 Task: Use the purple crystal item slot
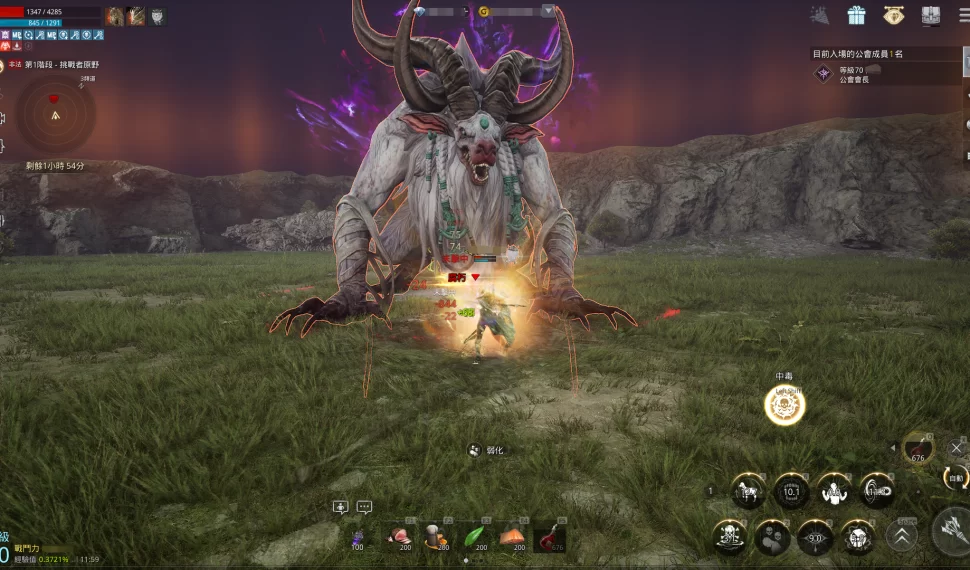358,538
